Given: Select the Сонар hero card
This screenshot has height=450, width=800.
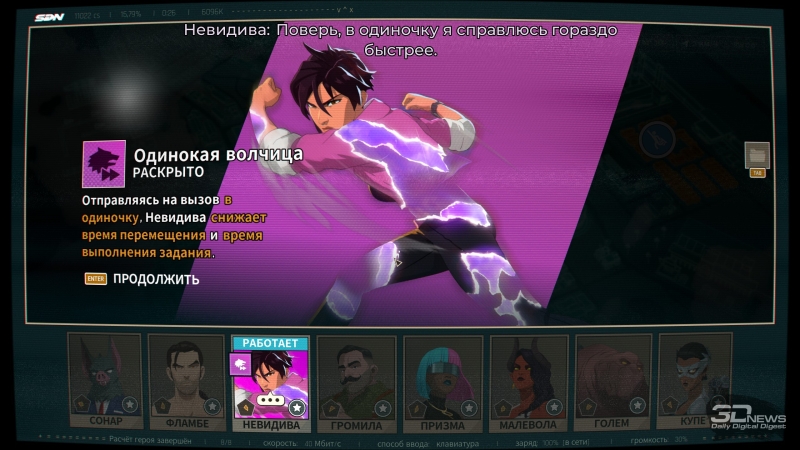Looking at the screenshot, I should pos(105,377).
